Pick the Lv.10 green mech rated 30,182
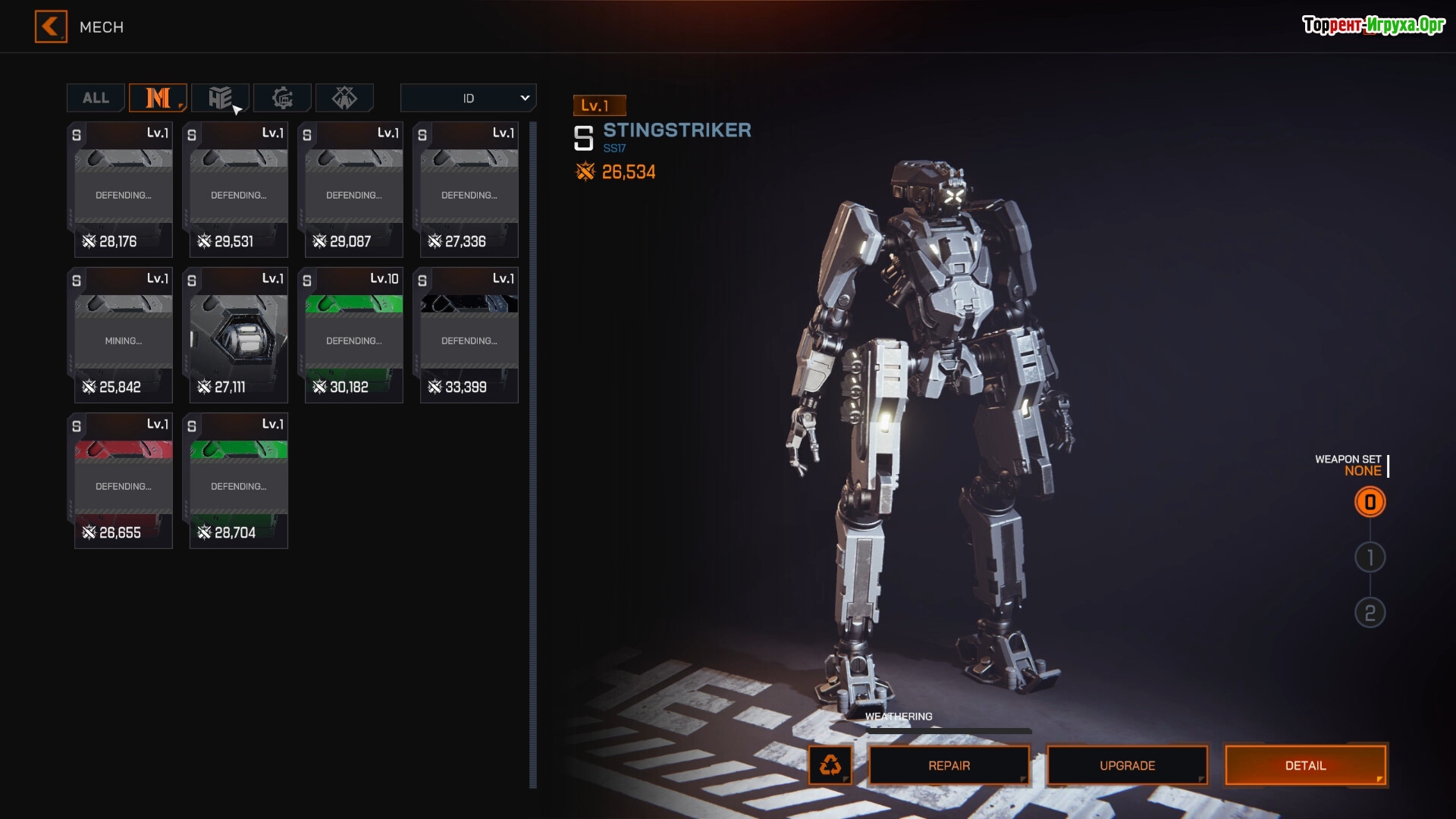The image size is (1456, 819). click(353, 335)
